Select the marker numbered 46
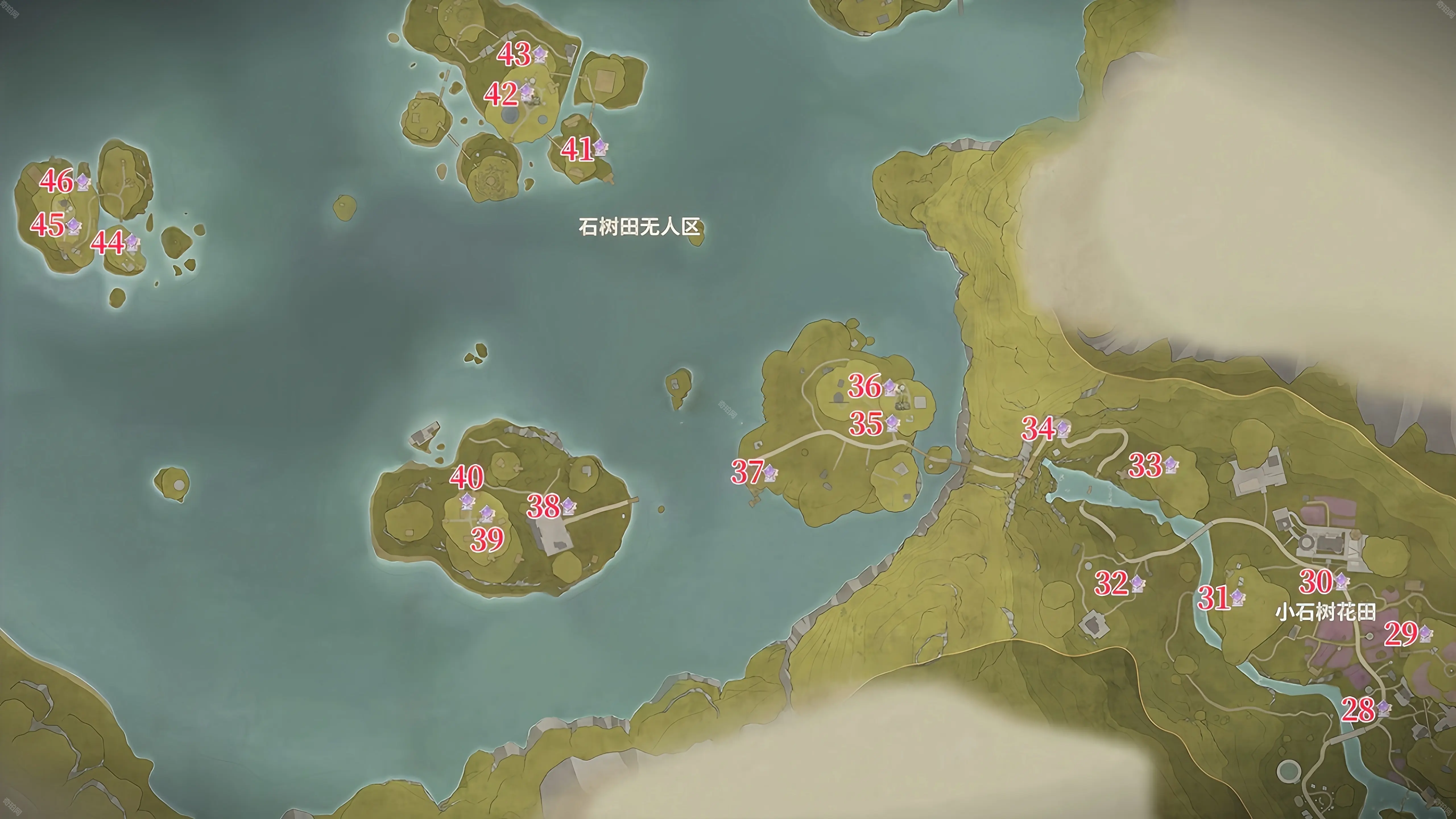Viewport: 1456px width, 819px height. click(x=83, y=181)
